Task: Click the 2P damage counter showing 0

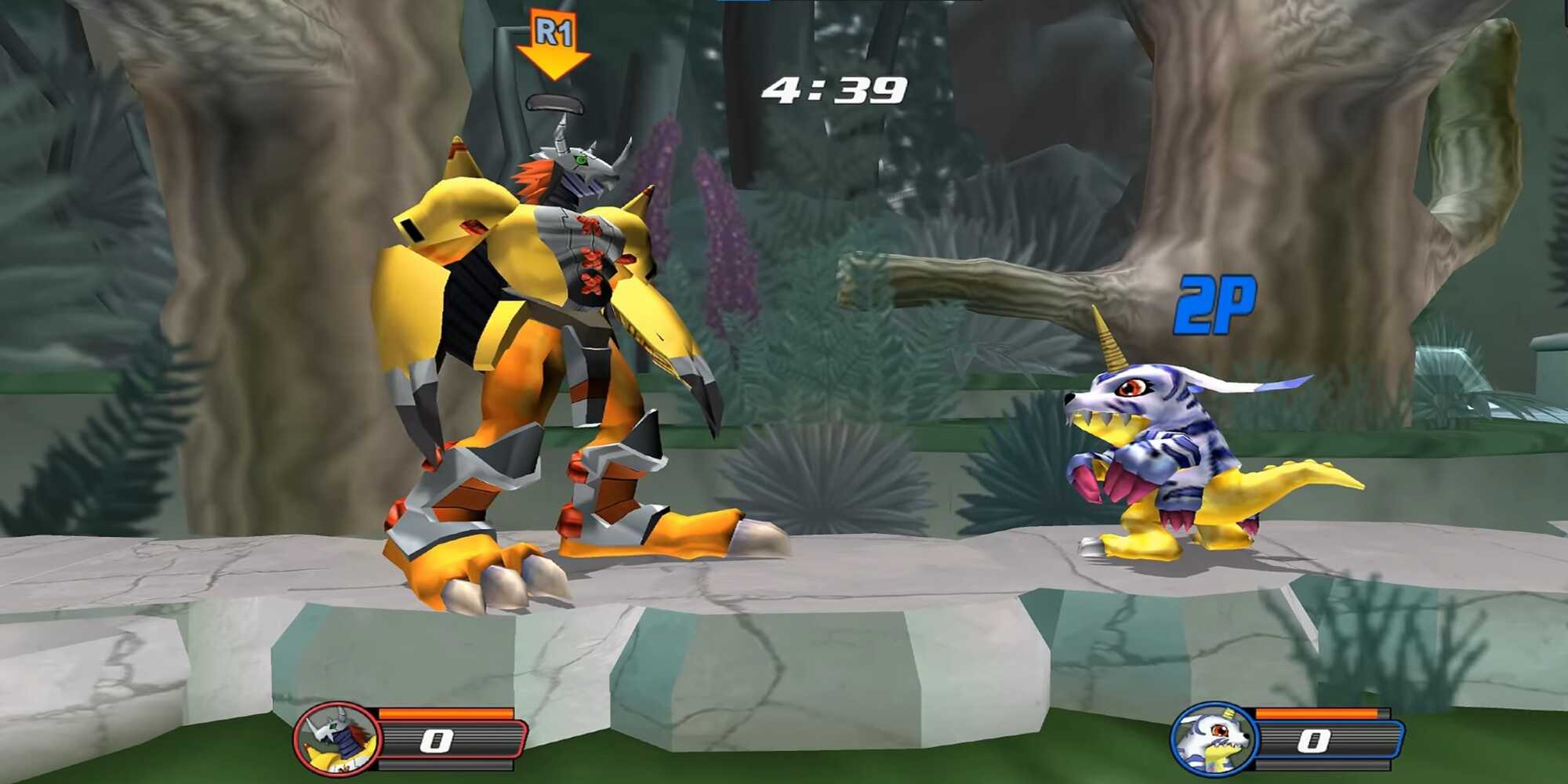Action: [x=1314, y=740]
